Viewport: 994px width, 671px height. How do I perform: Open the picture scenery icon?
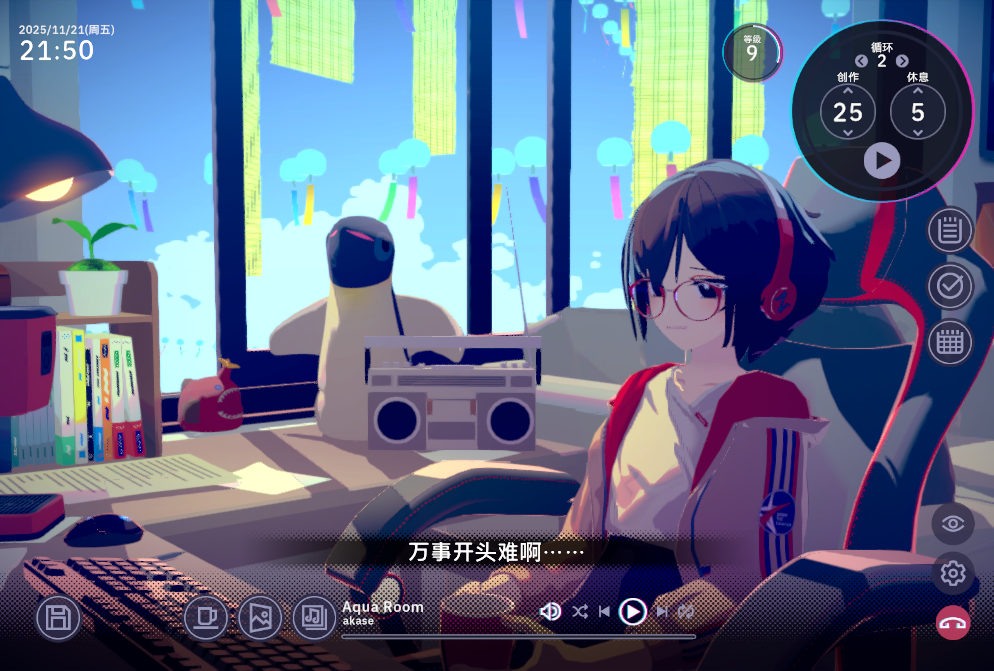pyautogui.click(x=260, y=617)
